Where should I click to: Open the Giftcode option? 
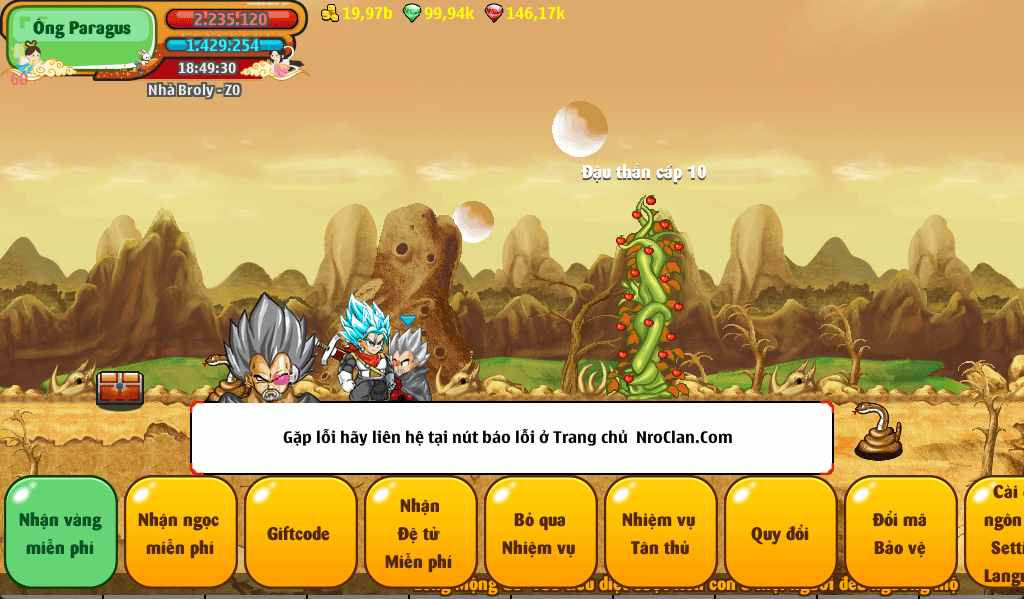click(x=300, y=533)
